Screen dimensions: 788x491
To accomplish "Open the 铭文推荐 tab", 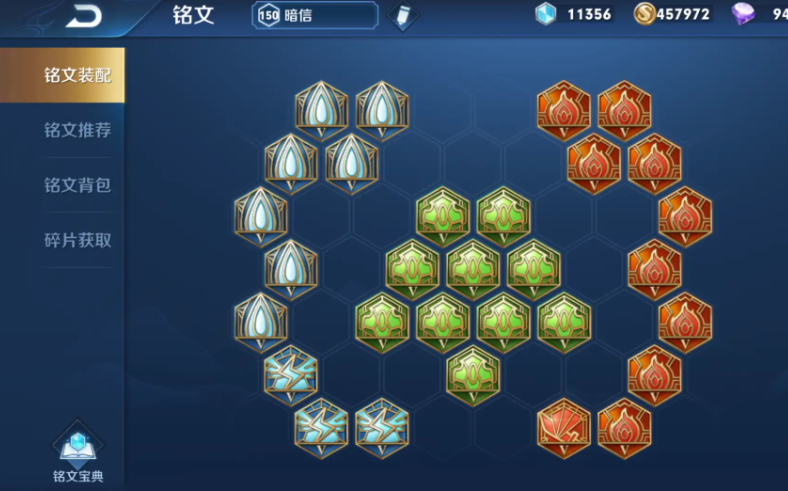I will [x=76, y=130].
